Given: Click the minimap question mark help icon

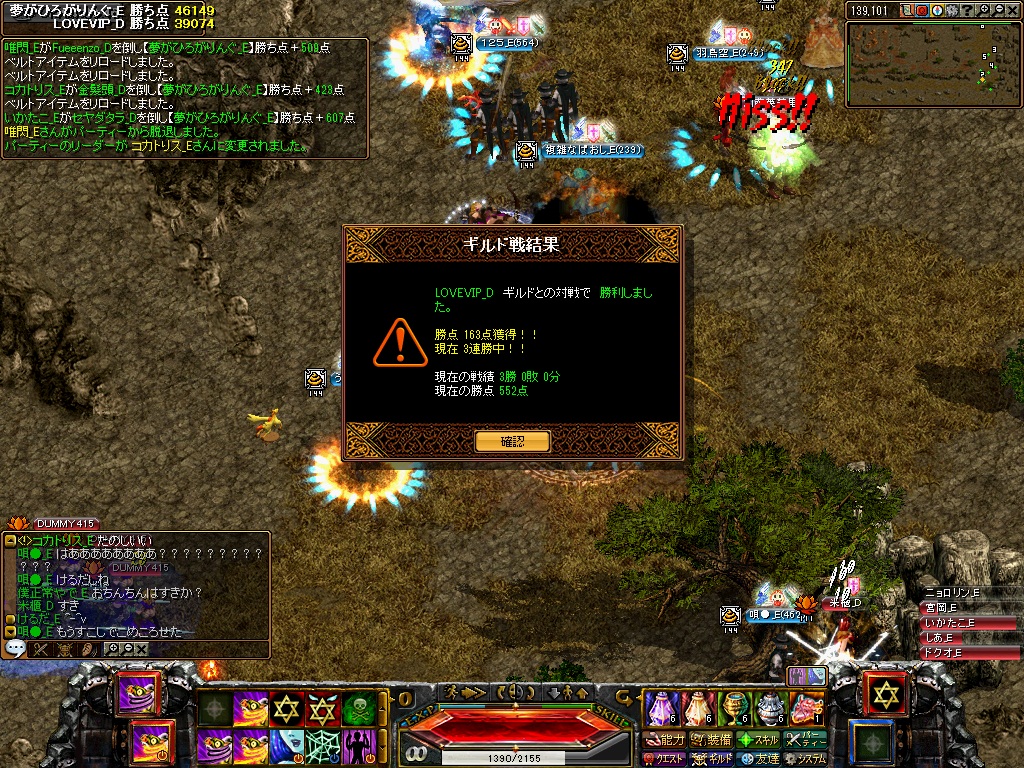Looking at the screenshot, I should (x=967, y=10).
